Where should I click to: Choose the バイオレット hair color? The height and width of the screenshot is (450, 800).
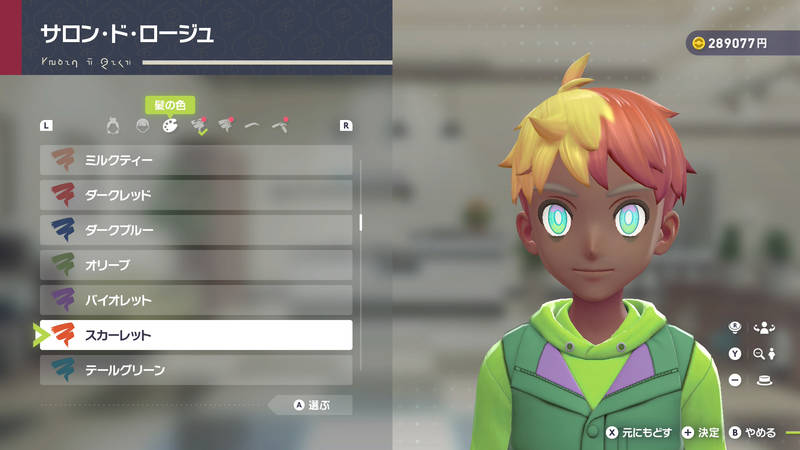[196, 300]
